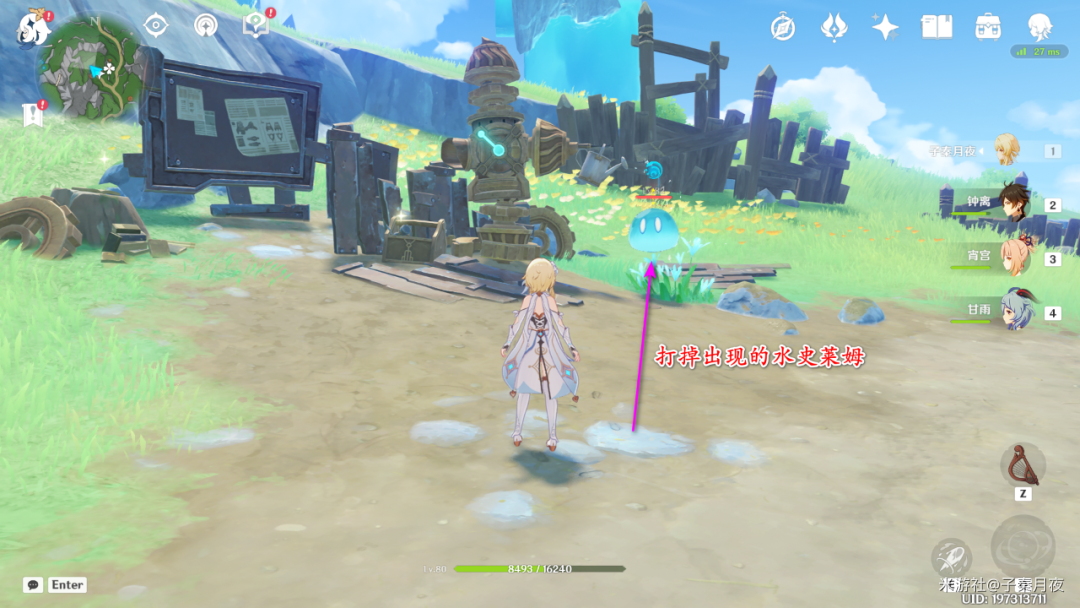
Task: Open the character screen head icon
Action: [1040, 27]
